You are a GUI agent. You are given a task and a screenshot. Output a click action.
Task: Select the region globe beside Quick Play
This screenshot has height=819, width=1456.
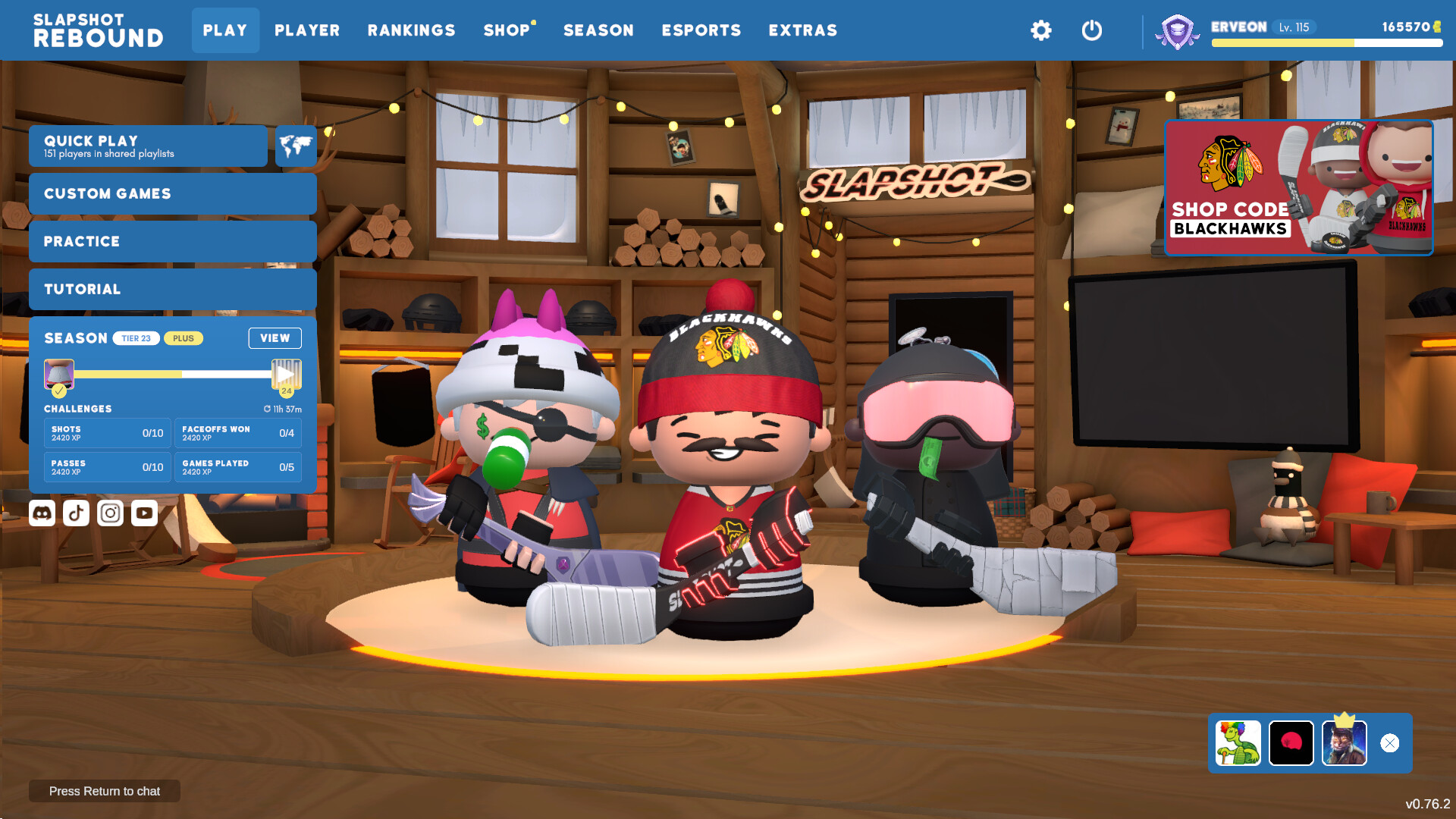(296, 146)
